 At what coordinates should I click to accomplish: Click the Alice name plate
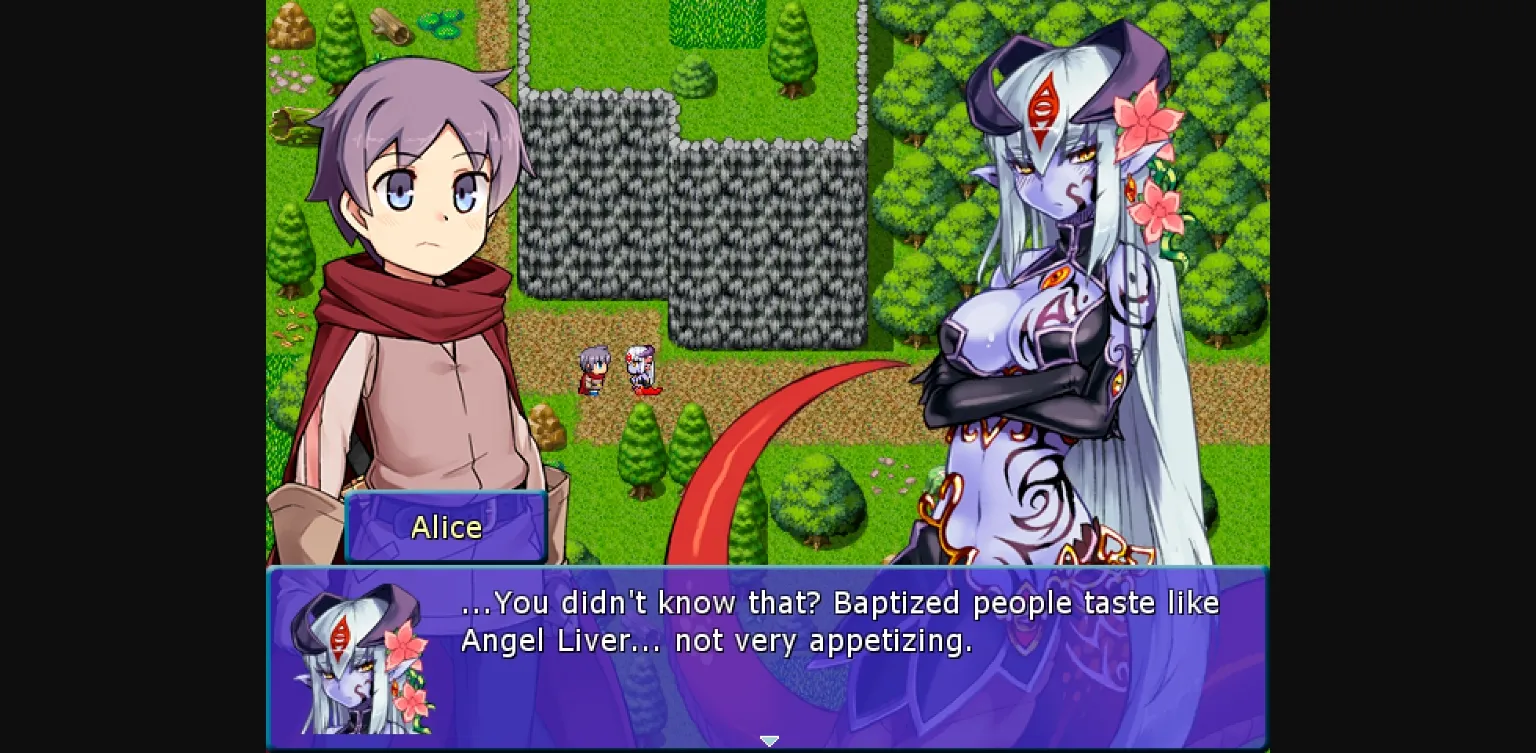(446, 527)
